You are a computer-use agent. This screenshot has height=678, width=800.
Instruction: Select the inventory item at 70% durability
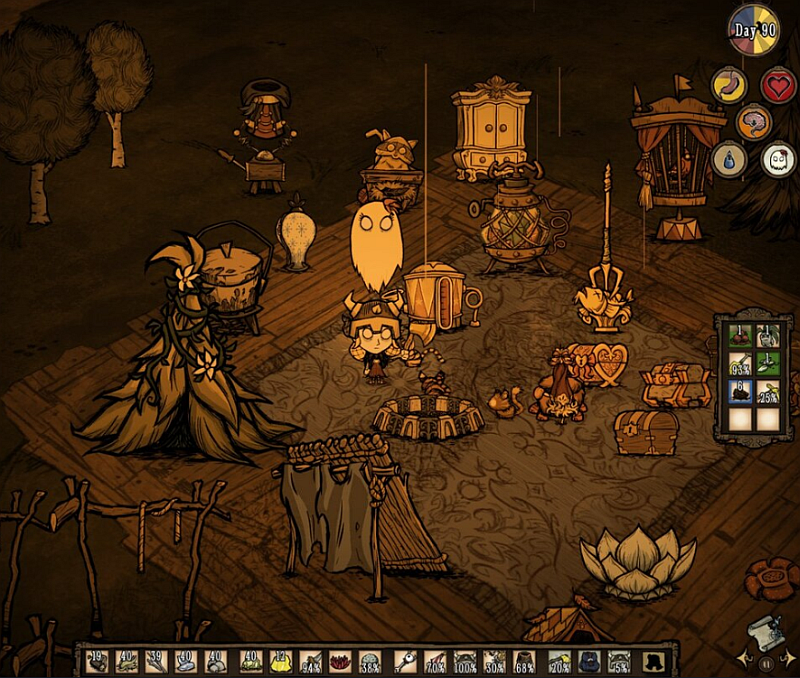tap(433, 661)
